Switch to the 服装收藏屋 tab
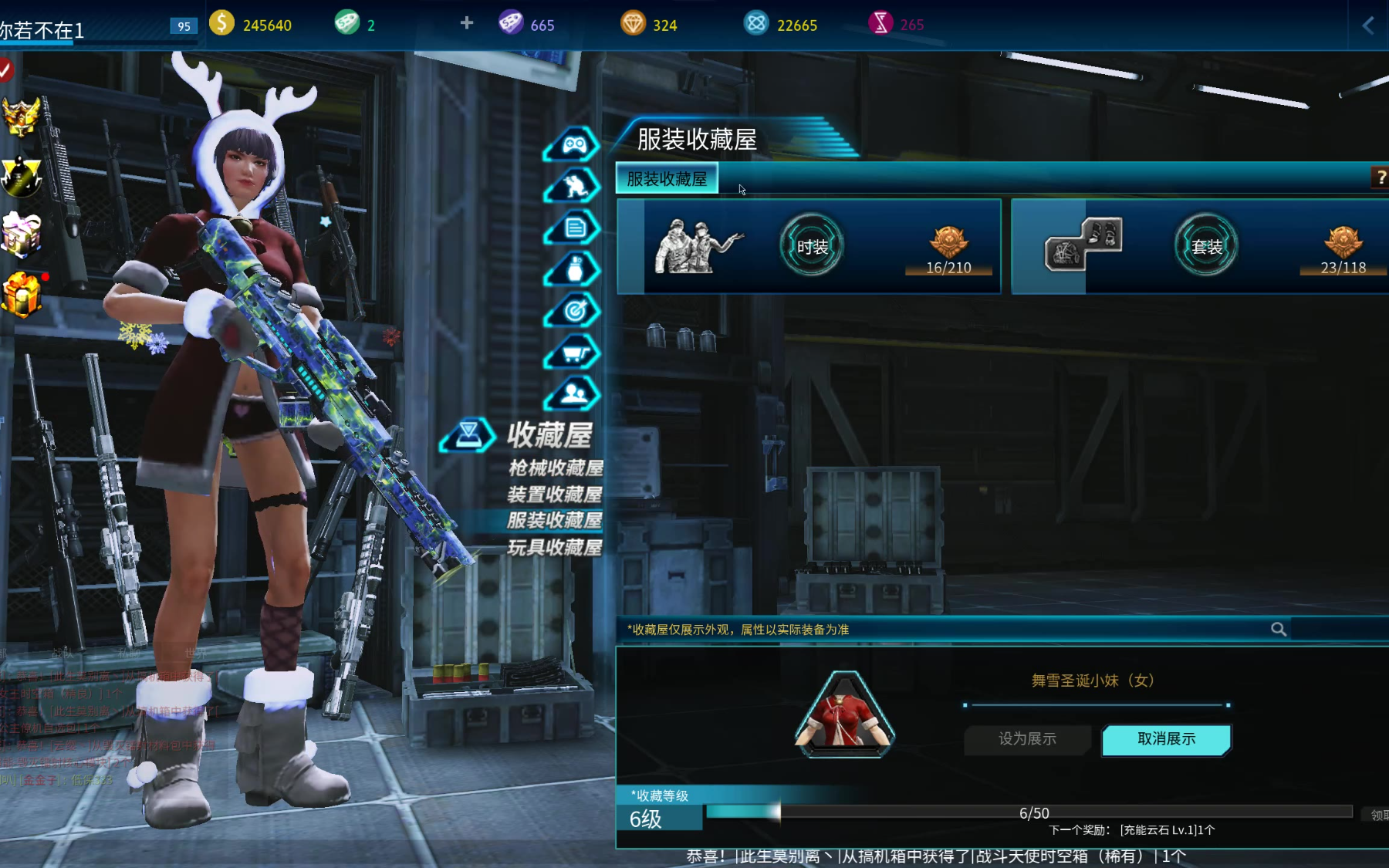Screen dimensions: 1389x868 [x=667, y=179]
